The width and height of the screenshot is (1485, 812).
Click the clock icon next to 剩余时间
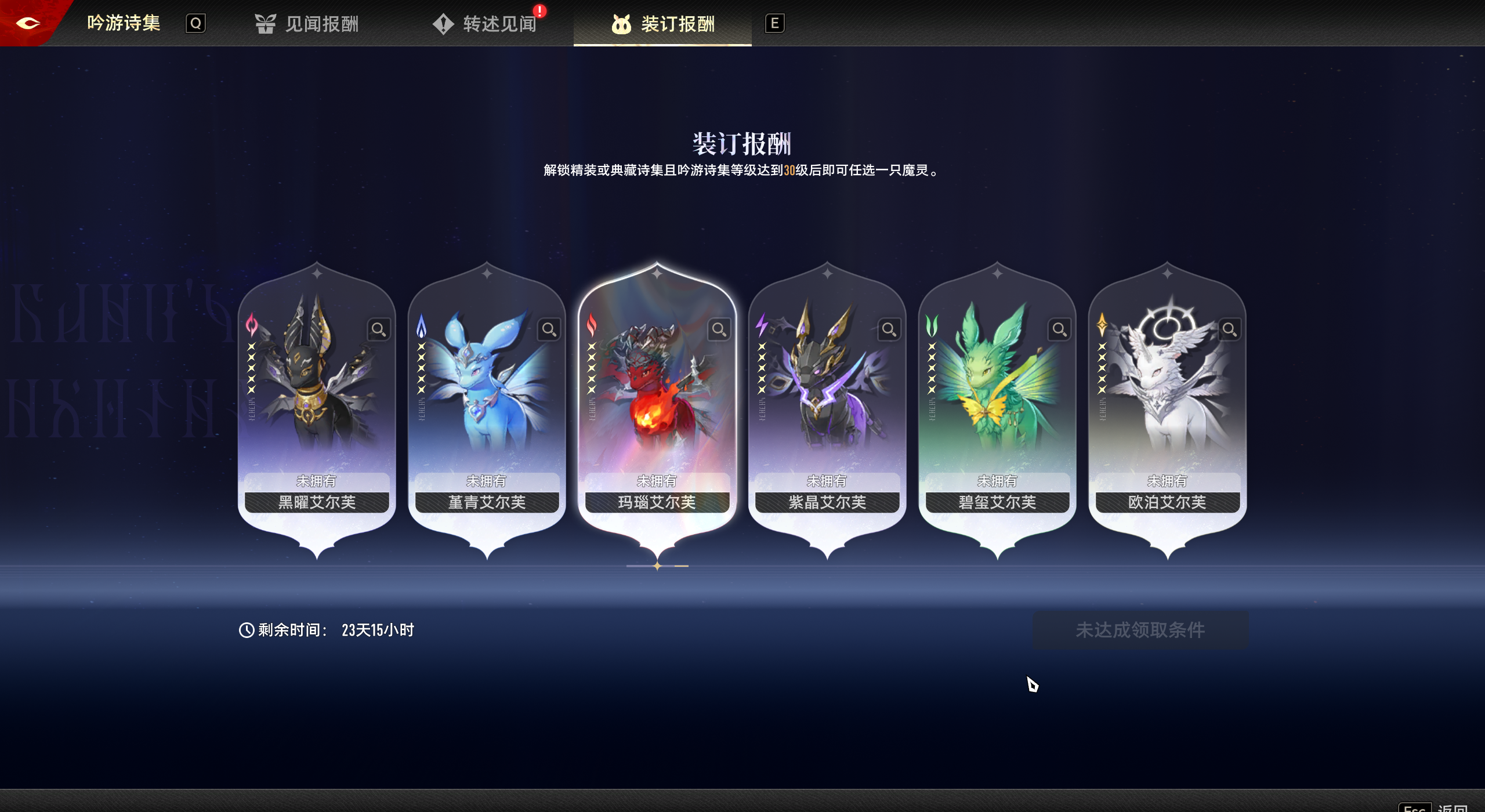(x=246, y=629)
